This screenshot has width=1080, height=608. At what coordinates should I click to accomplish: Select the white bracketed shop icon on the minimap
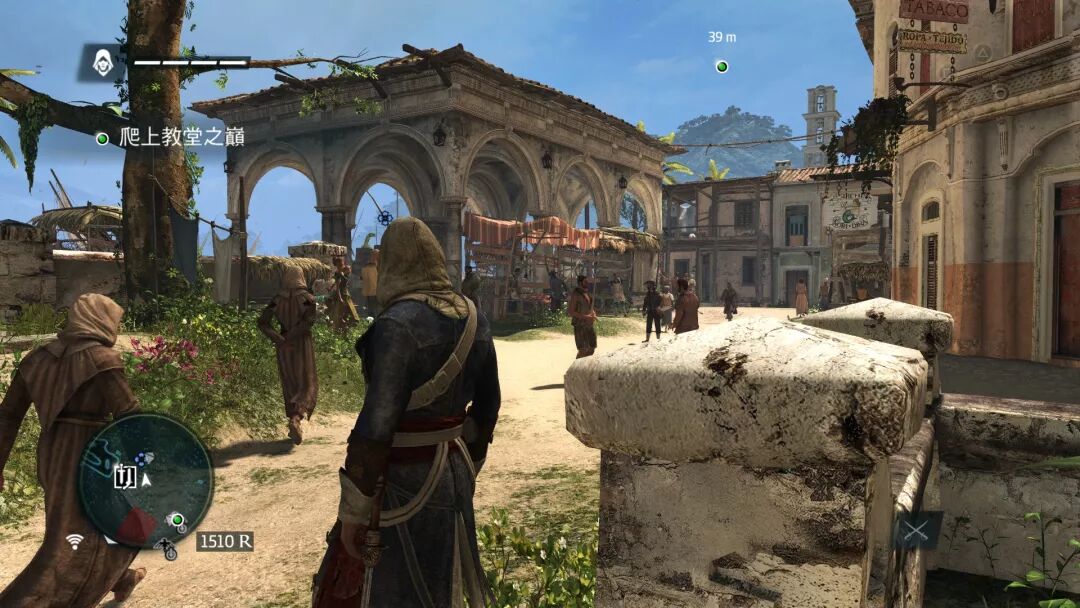(x=125, y=476)
